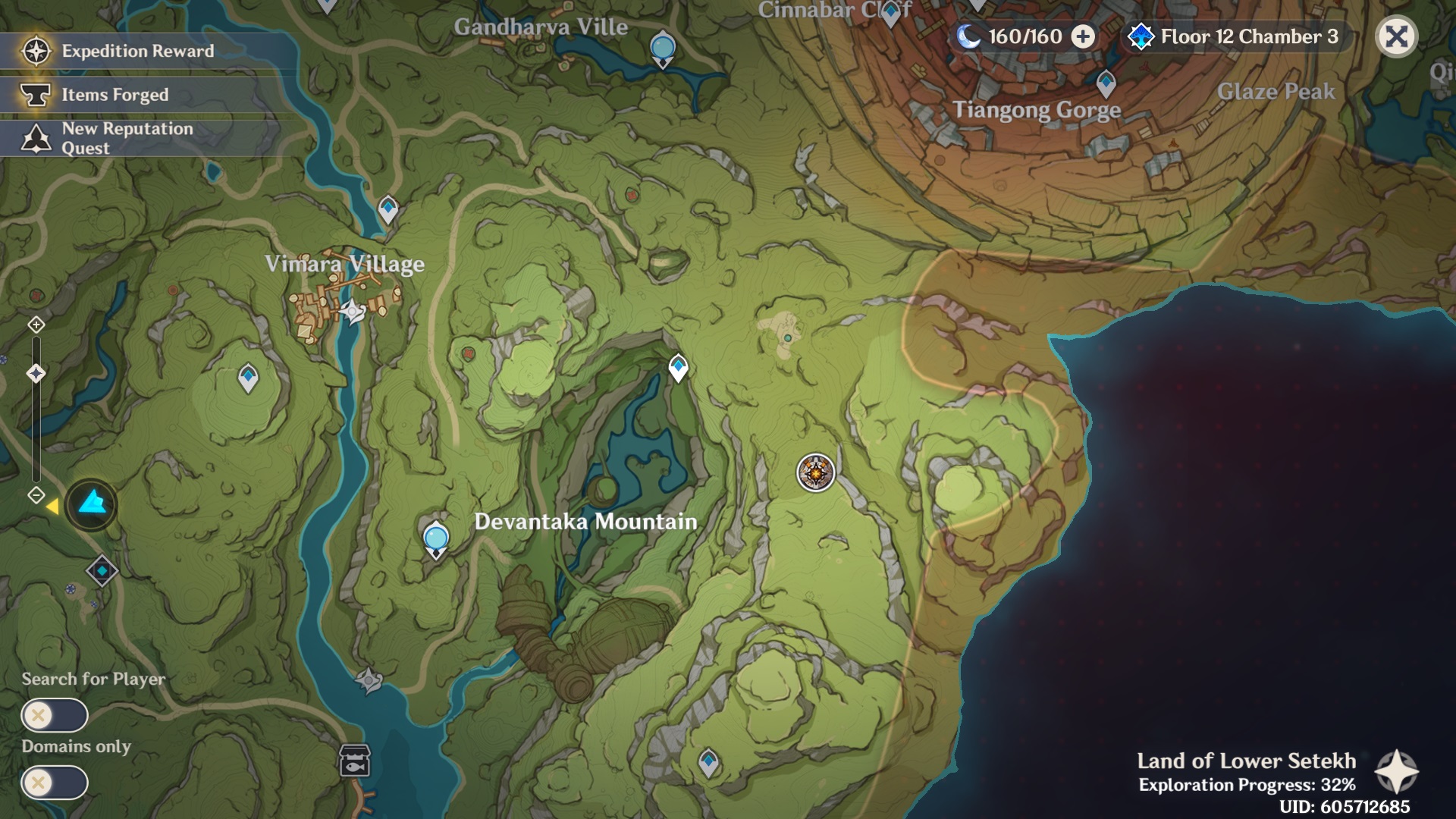The width and height of the screenshot is (1456, 819).
Task: Open the New Reputation Quest notification
Action: (x=34, y=138)
